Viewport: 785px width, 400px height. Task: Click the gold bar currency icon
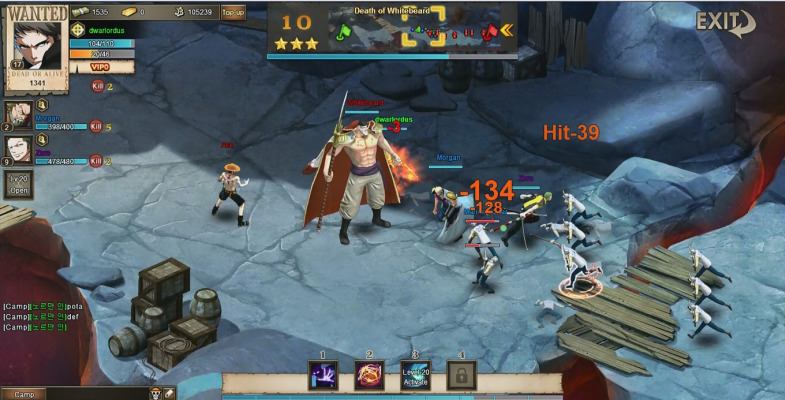coord(131,12)
